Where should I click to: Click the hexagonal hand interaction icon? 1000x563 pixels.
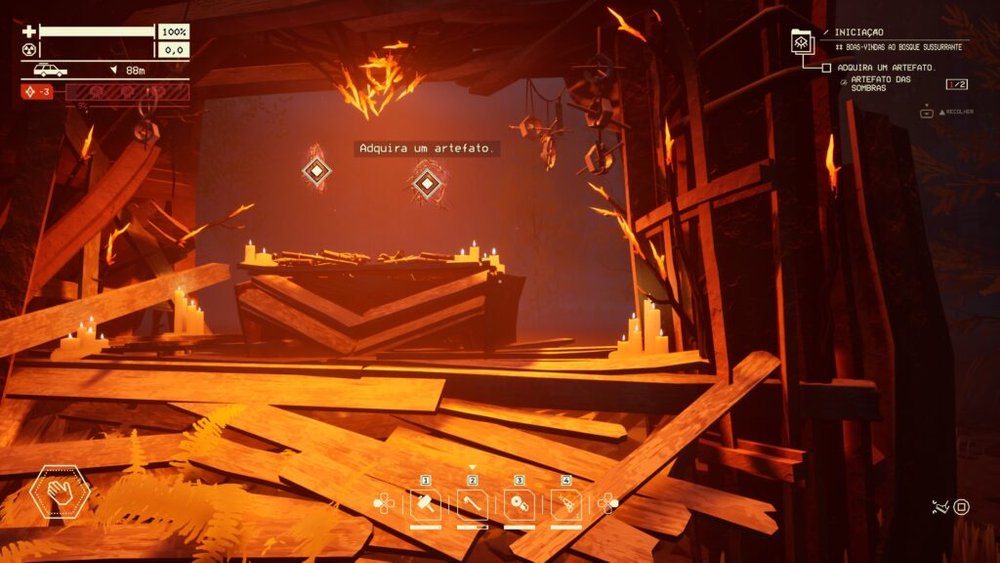click(60, 493)
